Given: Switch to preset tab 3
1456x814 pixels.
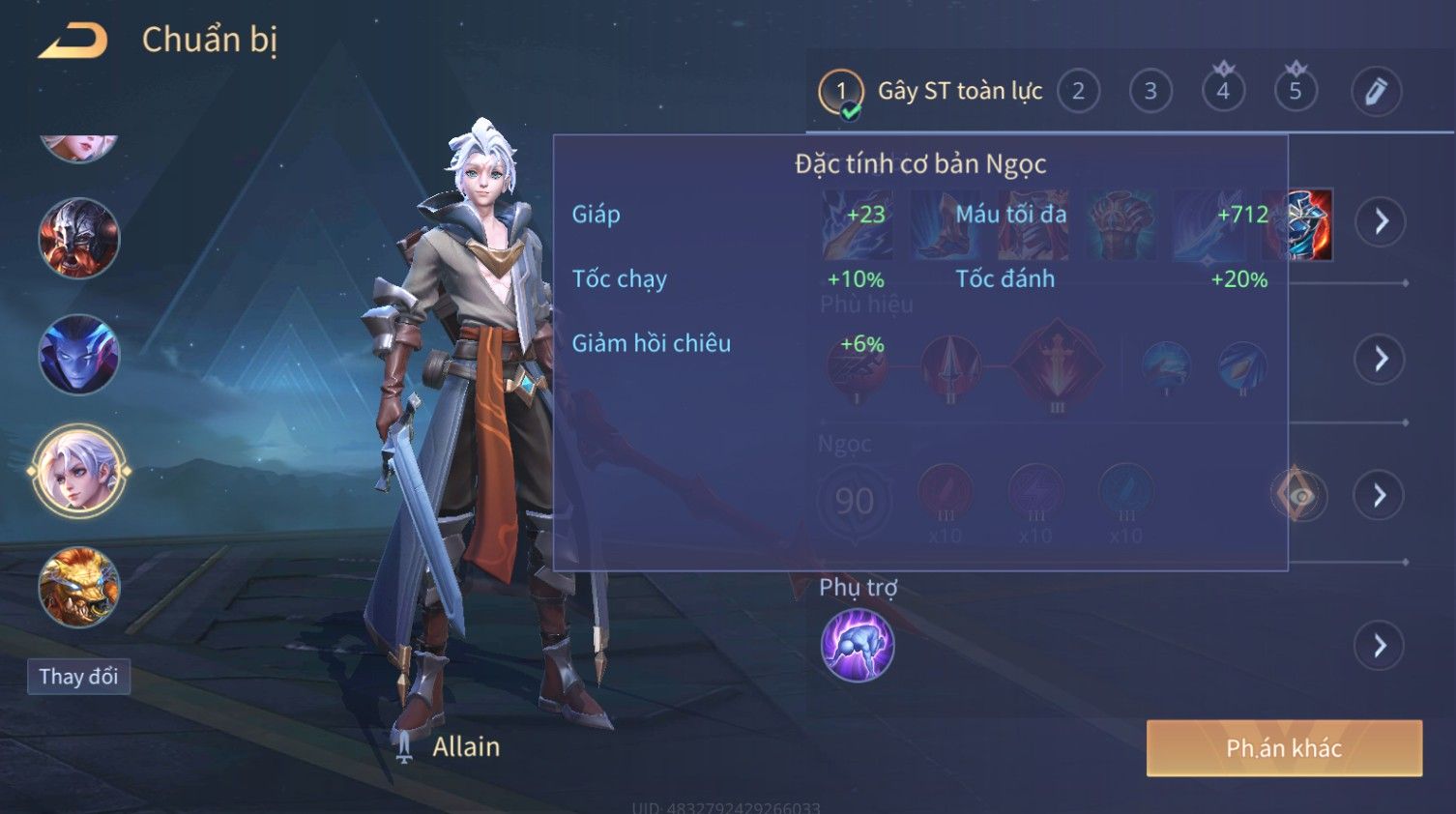Looking at the screenshot, I should coord(1150,92).
